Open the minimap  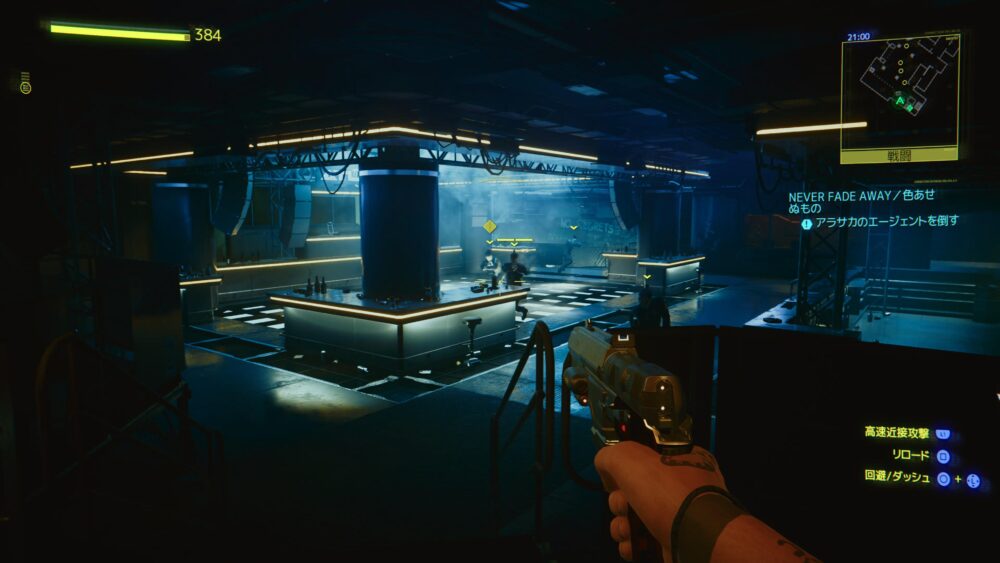900,90
